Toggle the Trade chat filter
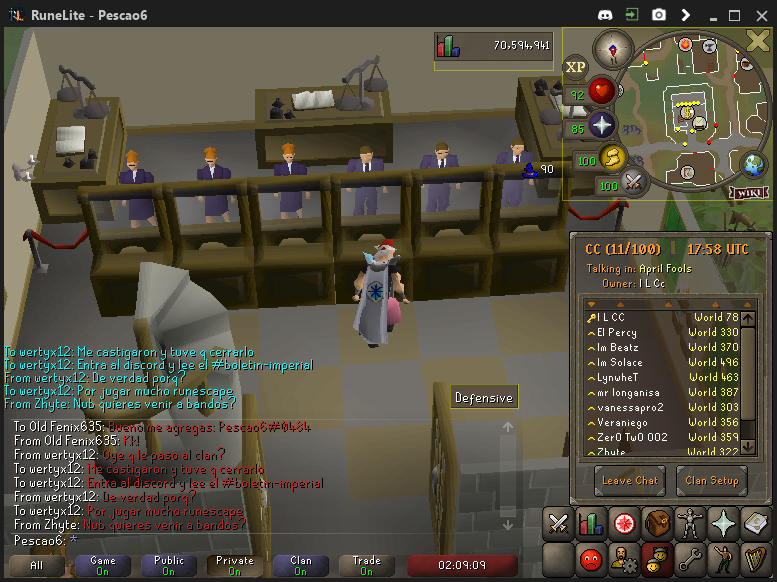The width and height of the screenshot is (777, 582). 367,566
